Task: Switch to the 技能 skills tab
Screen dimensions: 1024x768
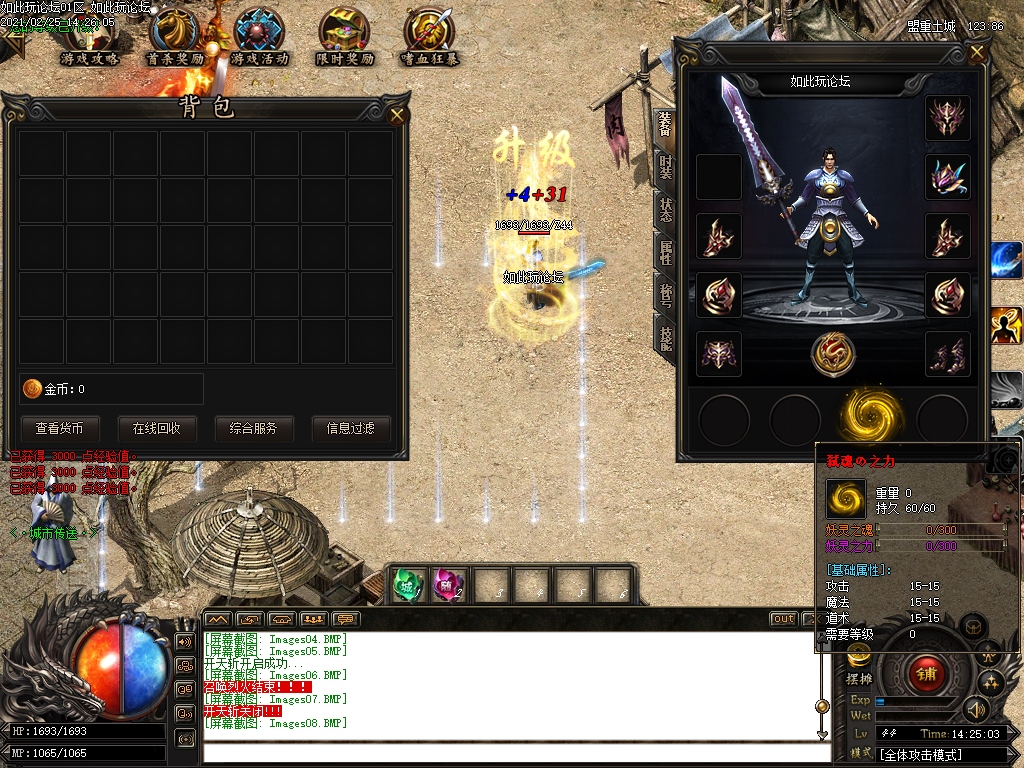Action: coord(665,338)
